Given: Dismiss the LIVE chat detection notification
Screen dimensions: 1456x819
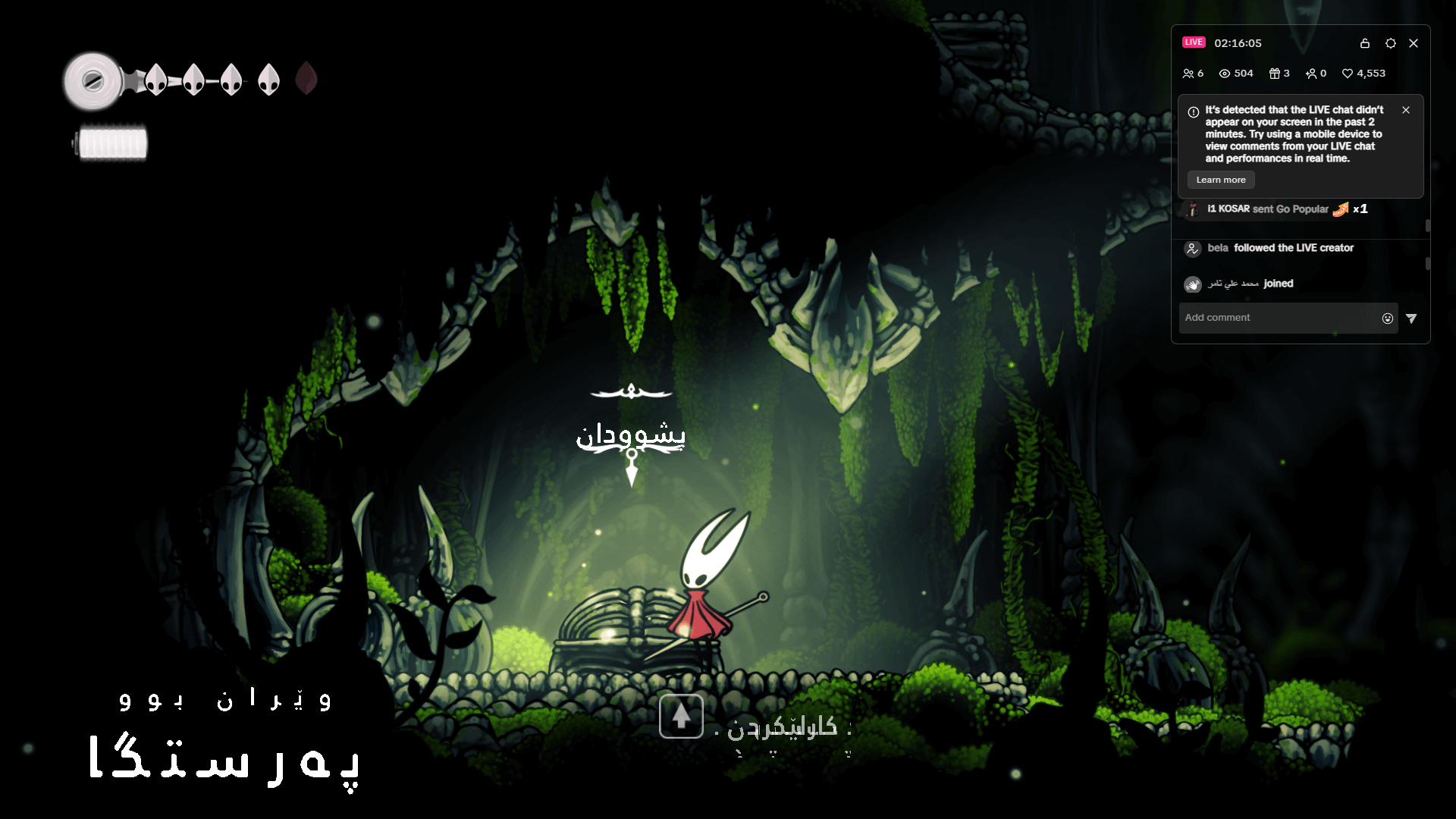Looking at the screenshot, I should pyautogui.click(x=1405, y=110).
